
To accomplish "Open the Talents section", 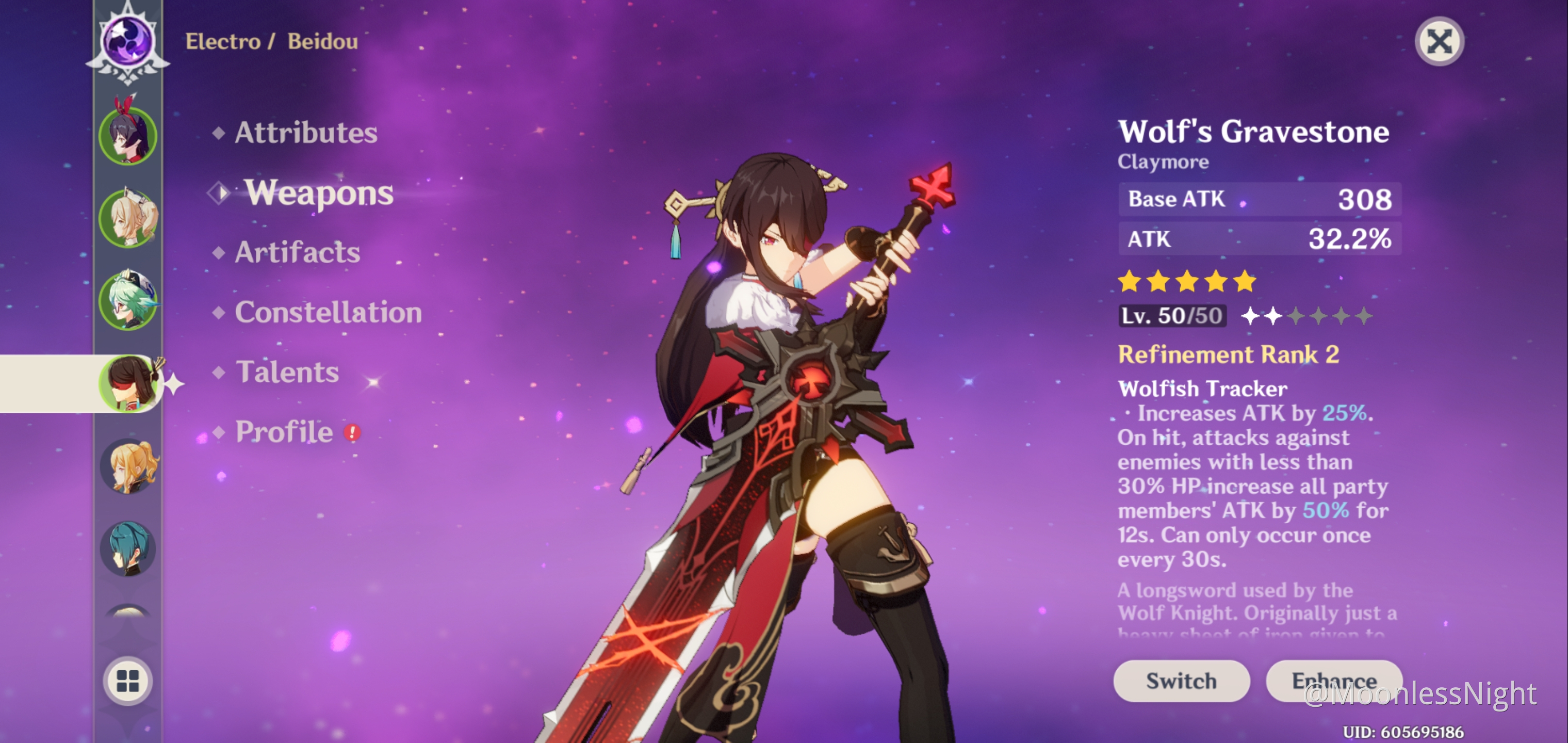I will 287,372.
